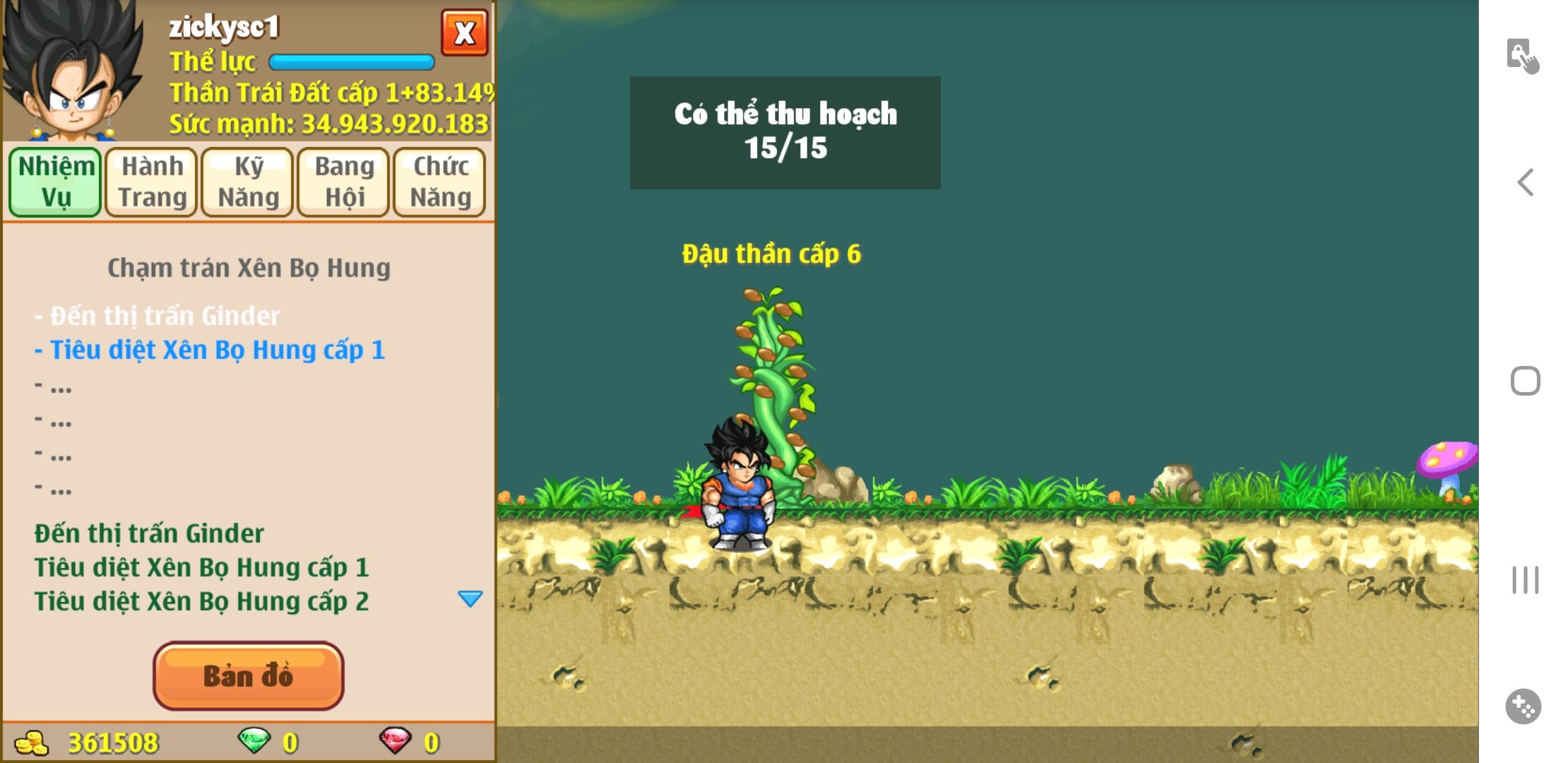Open the Hành Trang tab
The image size is (1568, 763).
[152, 182]
